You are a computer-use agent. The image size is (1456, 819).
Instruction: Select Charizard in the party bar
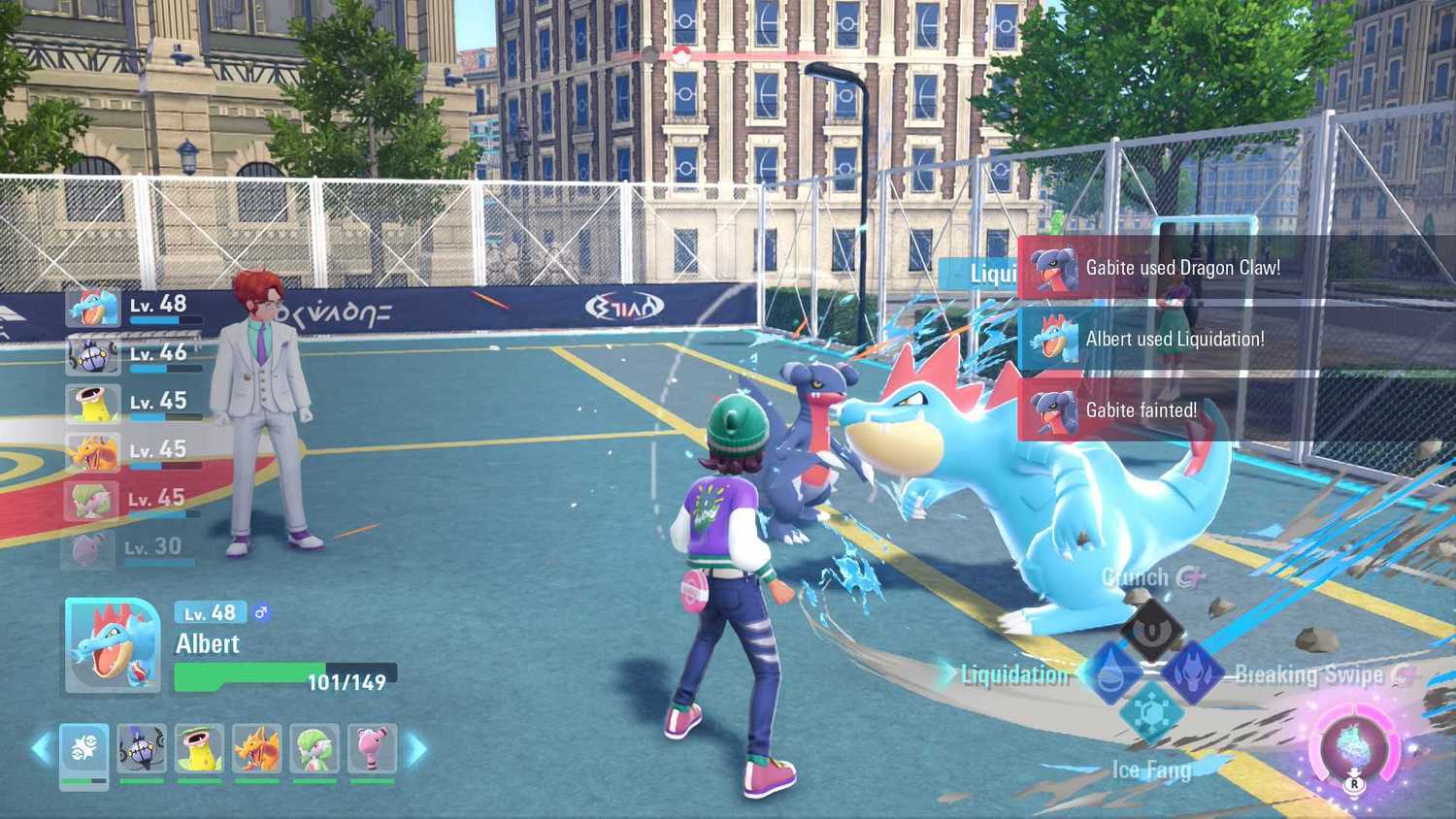point(255,747)
